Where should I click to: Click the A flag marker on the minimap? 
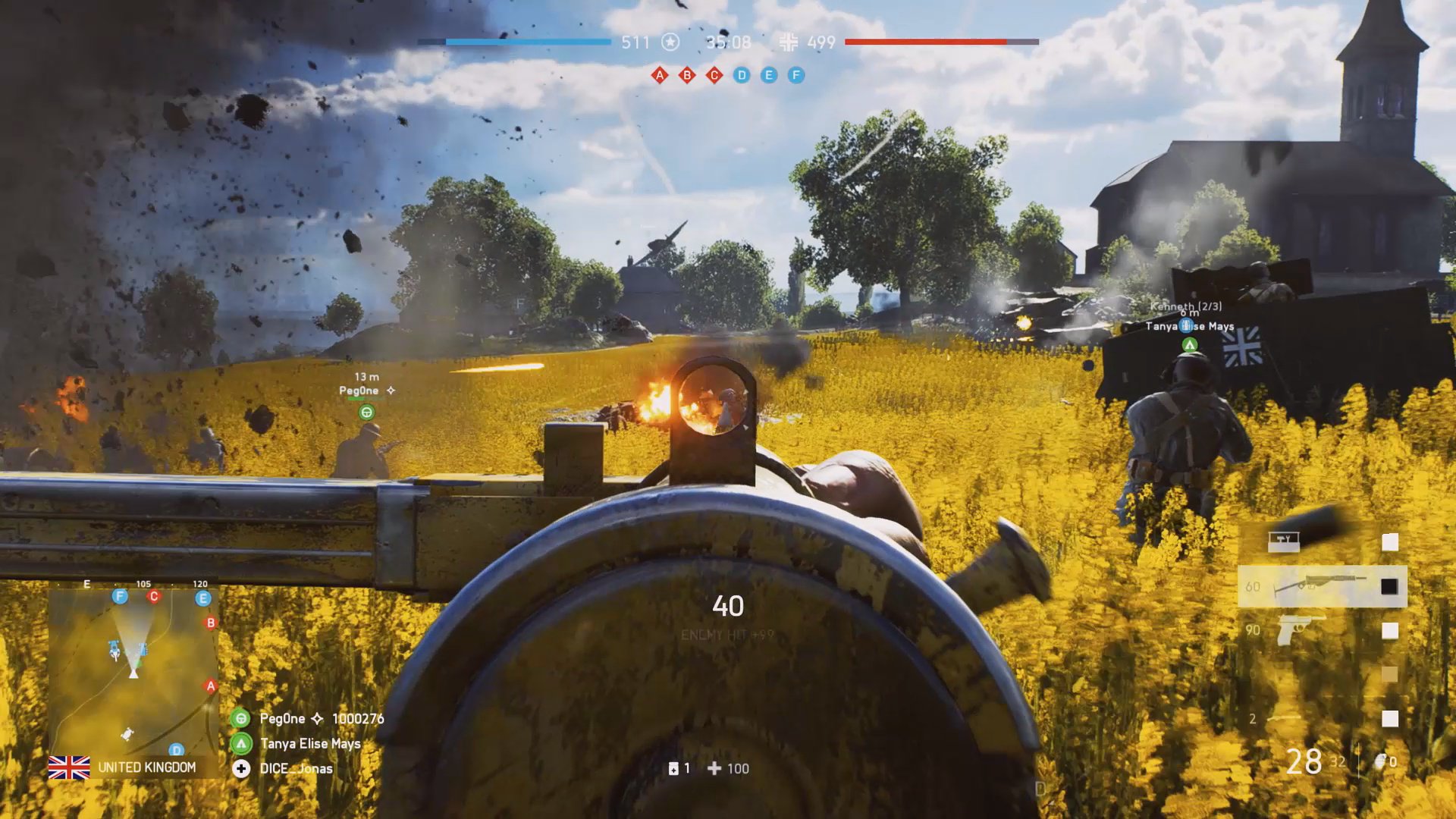point(211,686)
